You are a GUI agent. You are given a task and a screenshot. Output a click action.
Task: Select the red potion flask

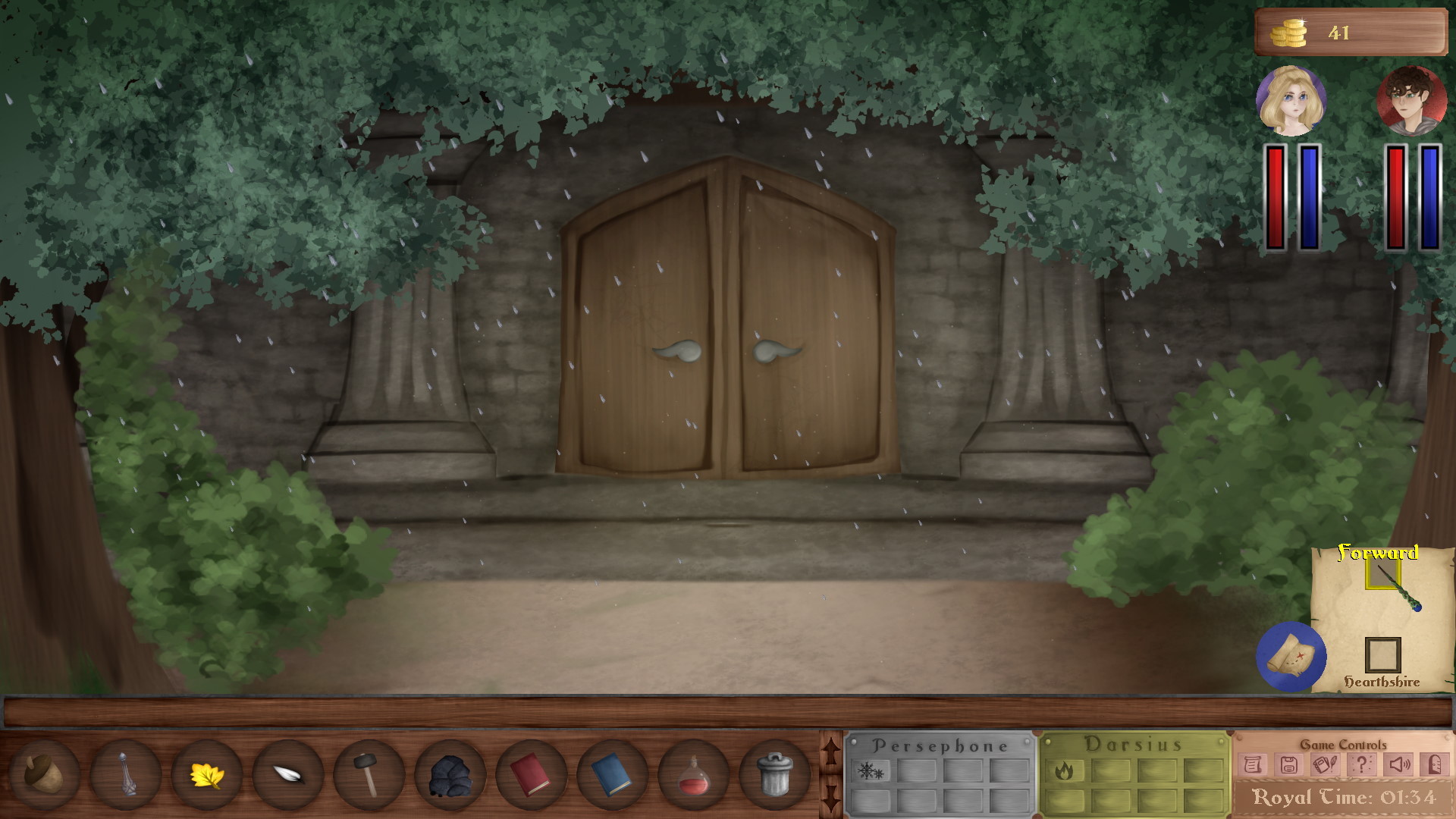tap(695, 776)
